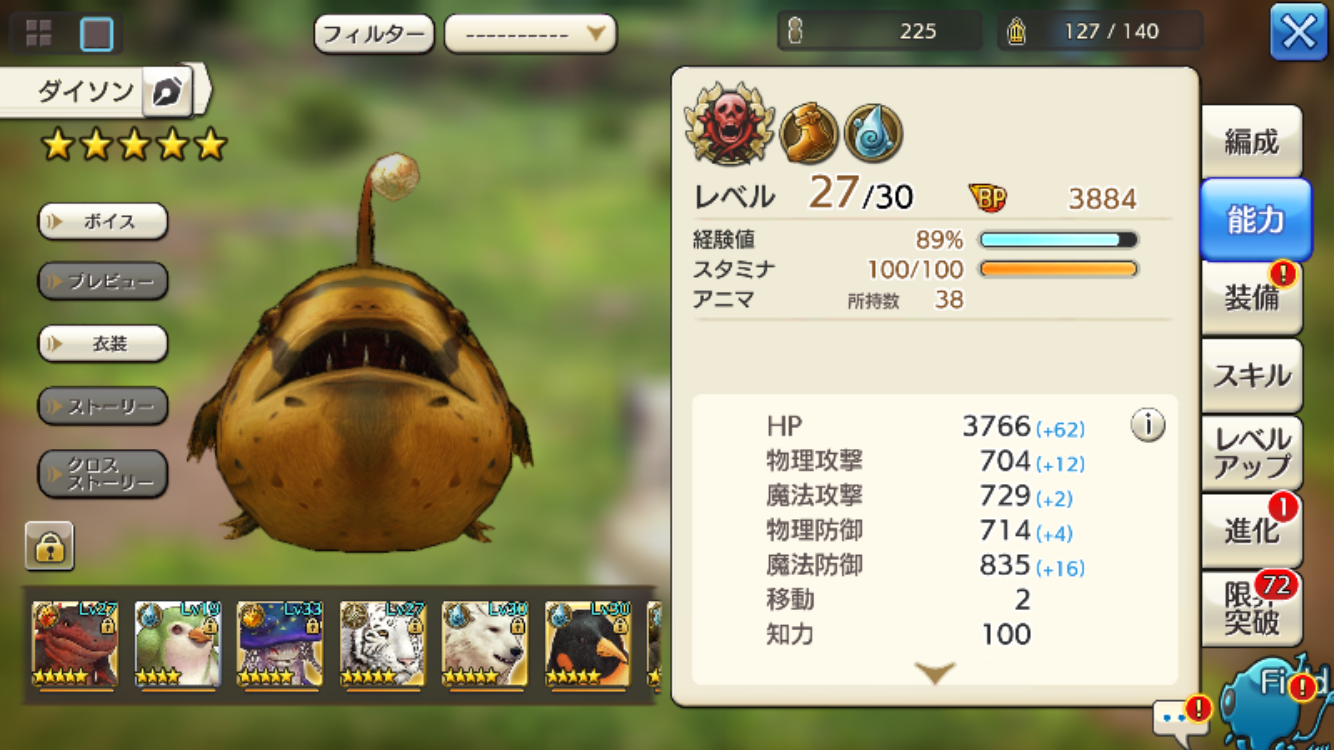This screenshot has height=750, width=1334.
Task: Open the フィルター filter button
Action: [x=374, y=35]
